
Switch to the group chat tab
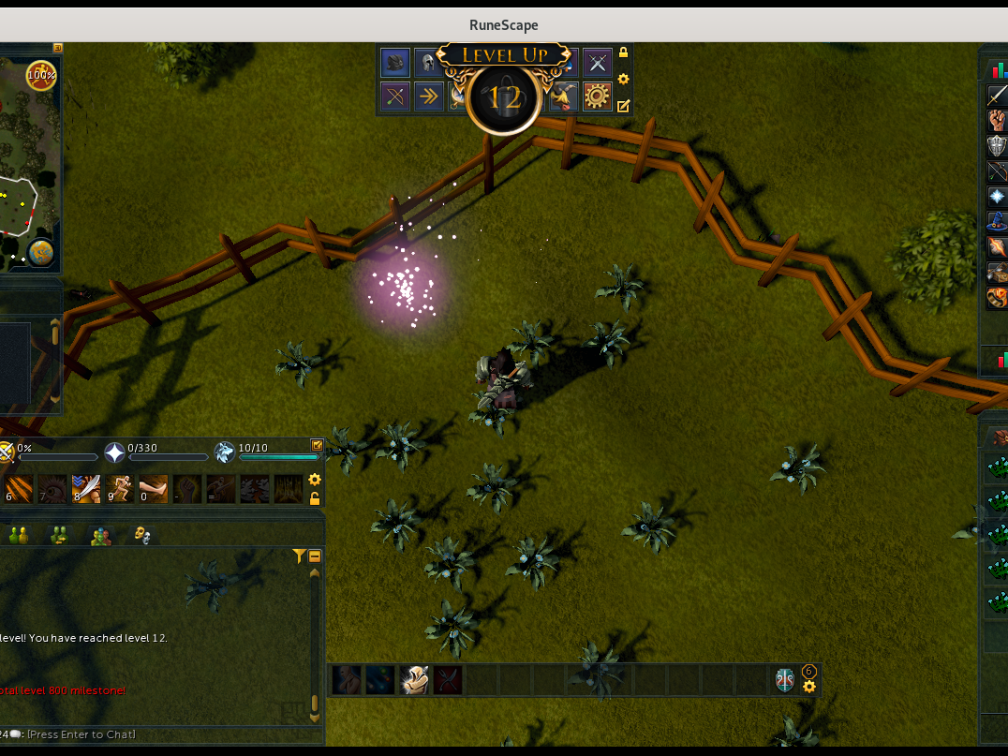pyautogui.click(x=100, y=536)
